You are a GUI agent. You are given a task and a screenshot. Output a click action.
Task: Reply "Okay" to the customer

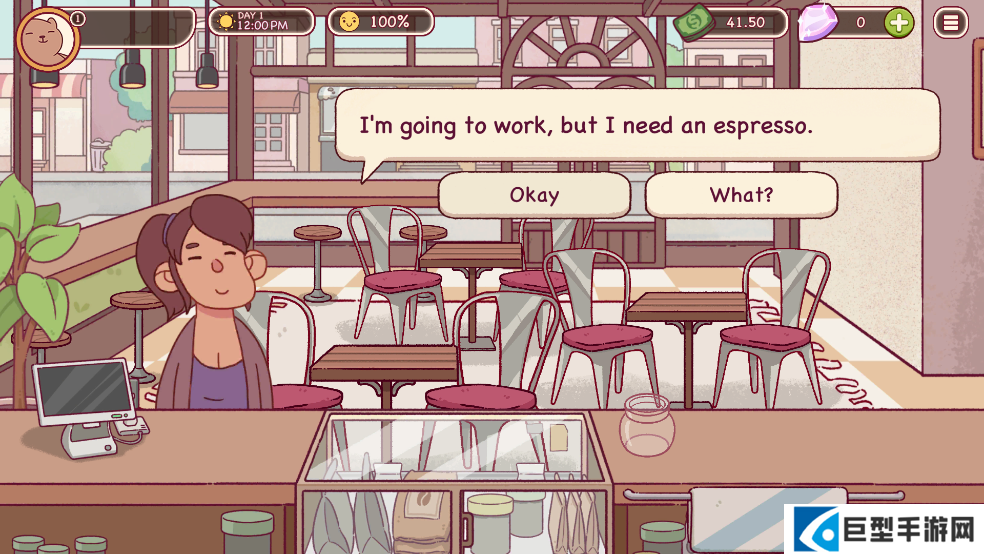(x=534, y=195)
